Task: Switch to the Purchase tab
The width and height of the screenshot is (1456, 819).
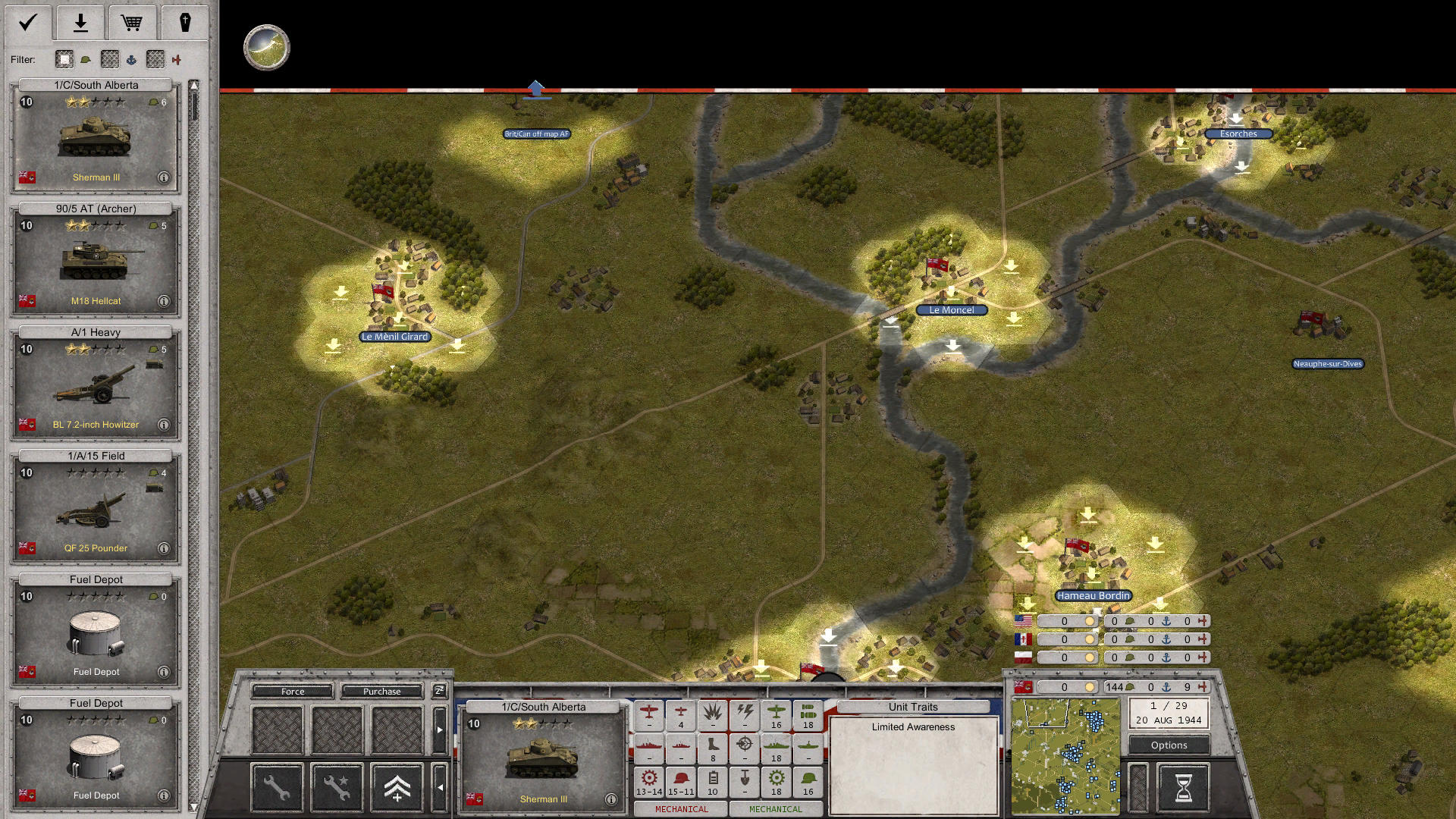Action: click(381, 691)
